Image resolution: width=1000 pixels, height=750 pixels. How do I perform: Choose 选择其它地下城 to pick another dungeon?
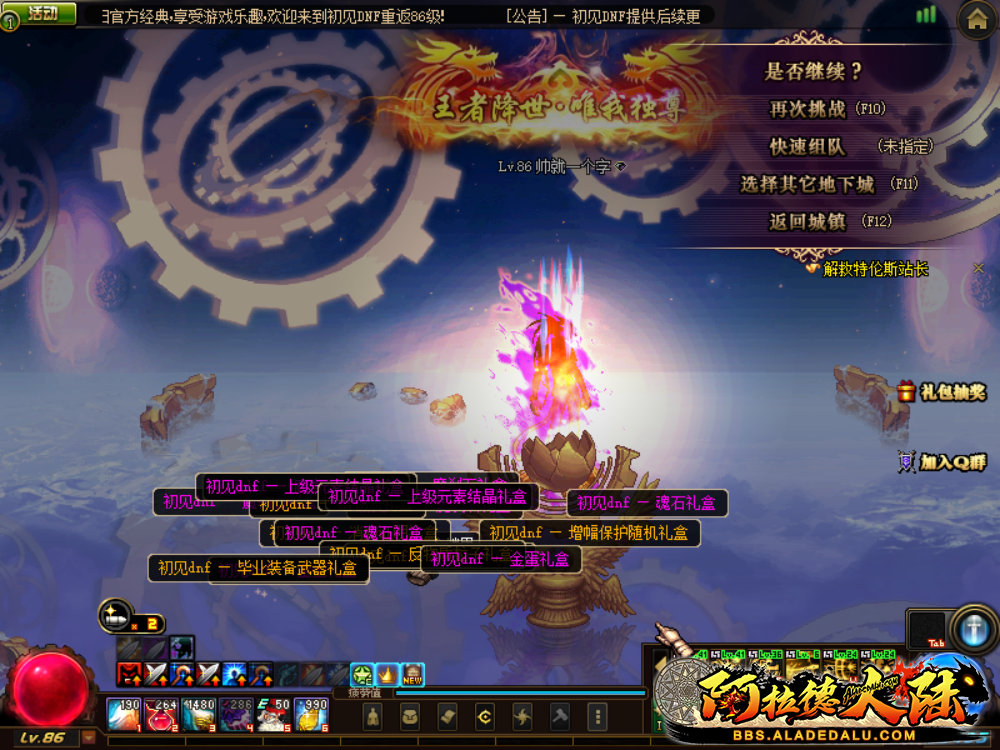808,184
